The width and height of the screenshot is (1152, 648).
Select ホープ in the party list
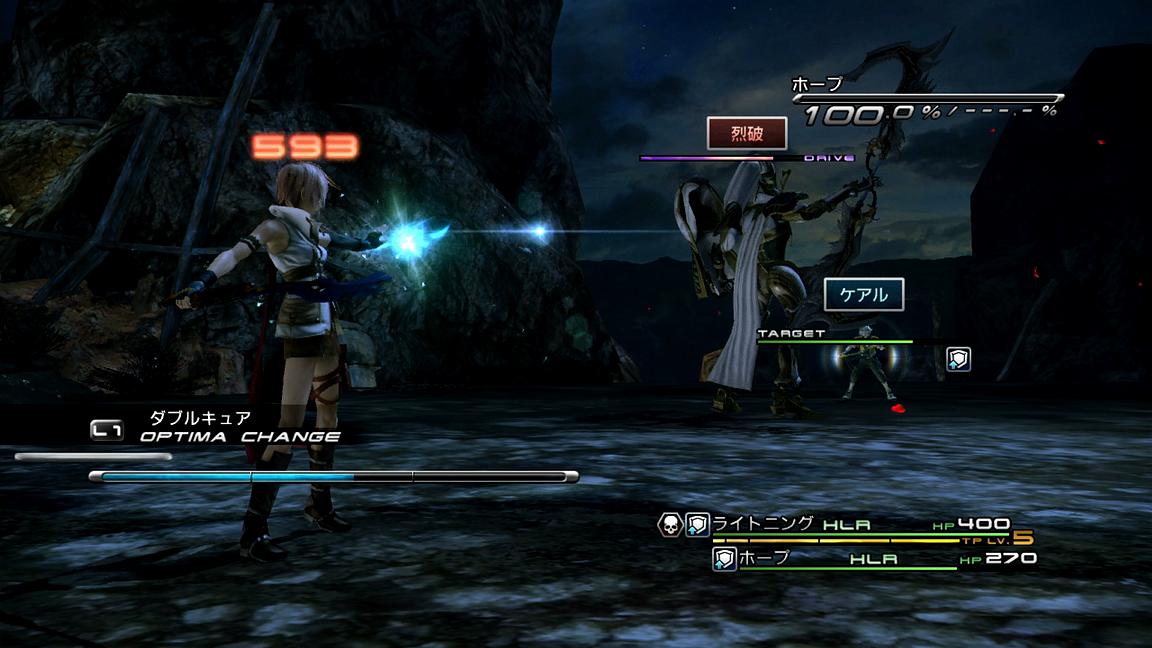coord(765,558)
